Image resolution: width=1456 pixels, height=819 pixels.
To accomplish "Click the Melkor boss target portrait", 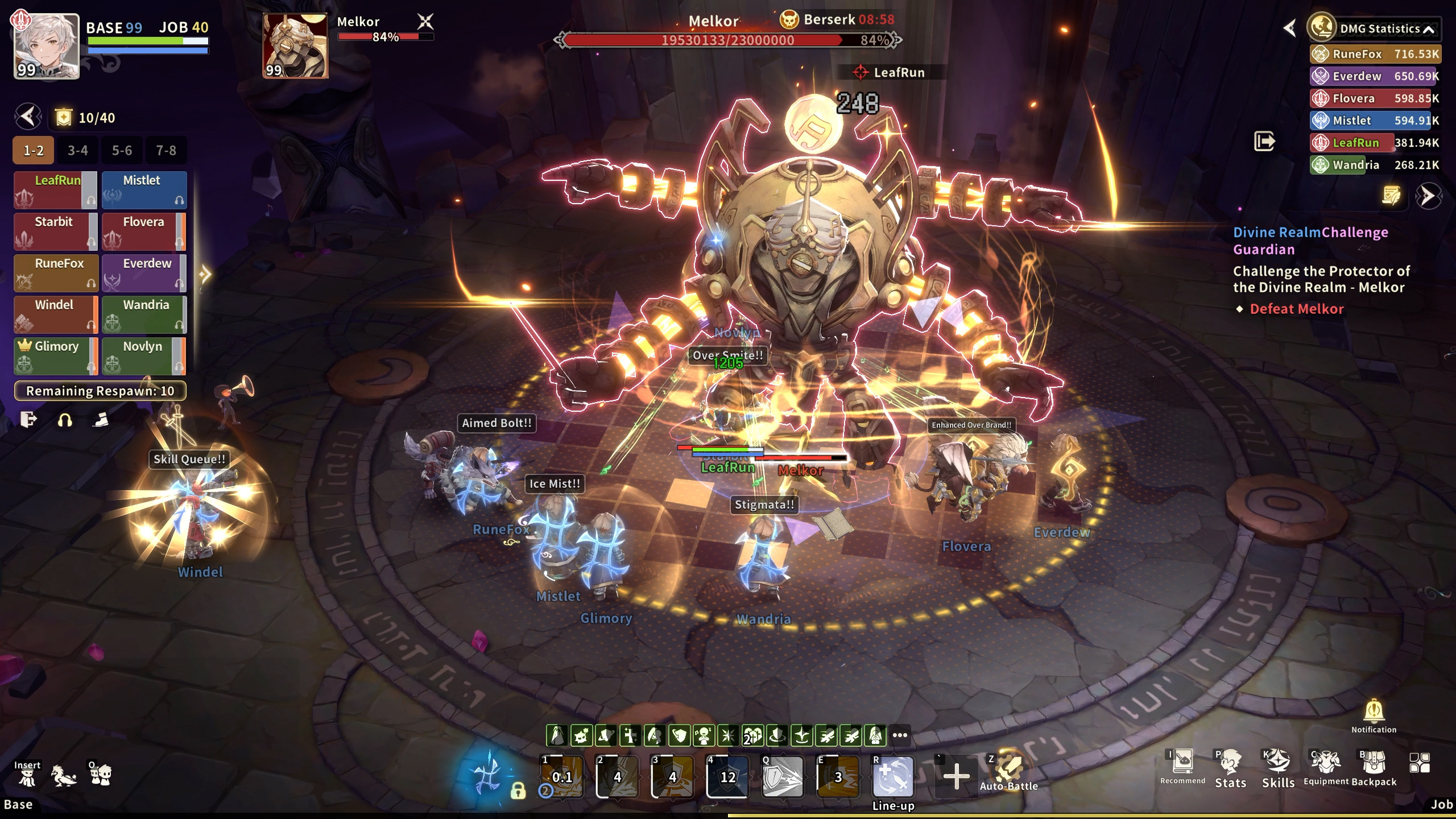I will point(295,47).
